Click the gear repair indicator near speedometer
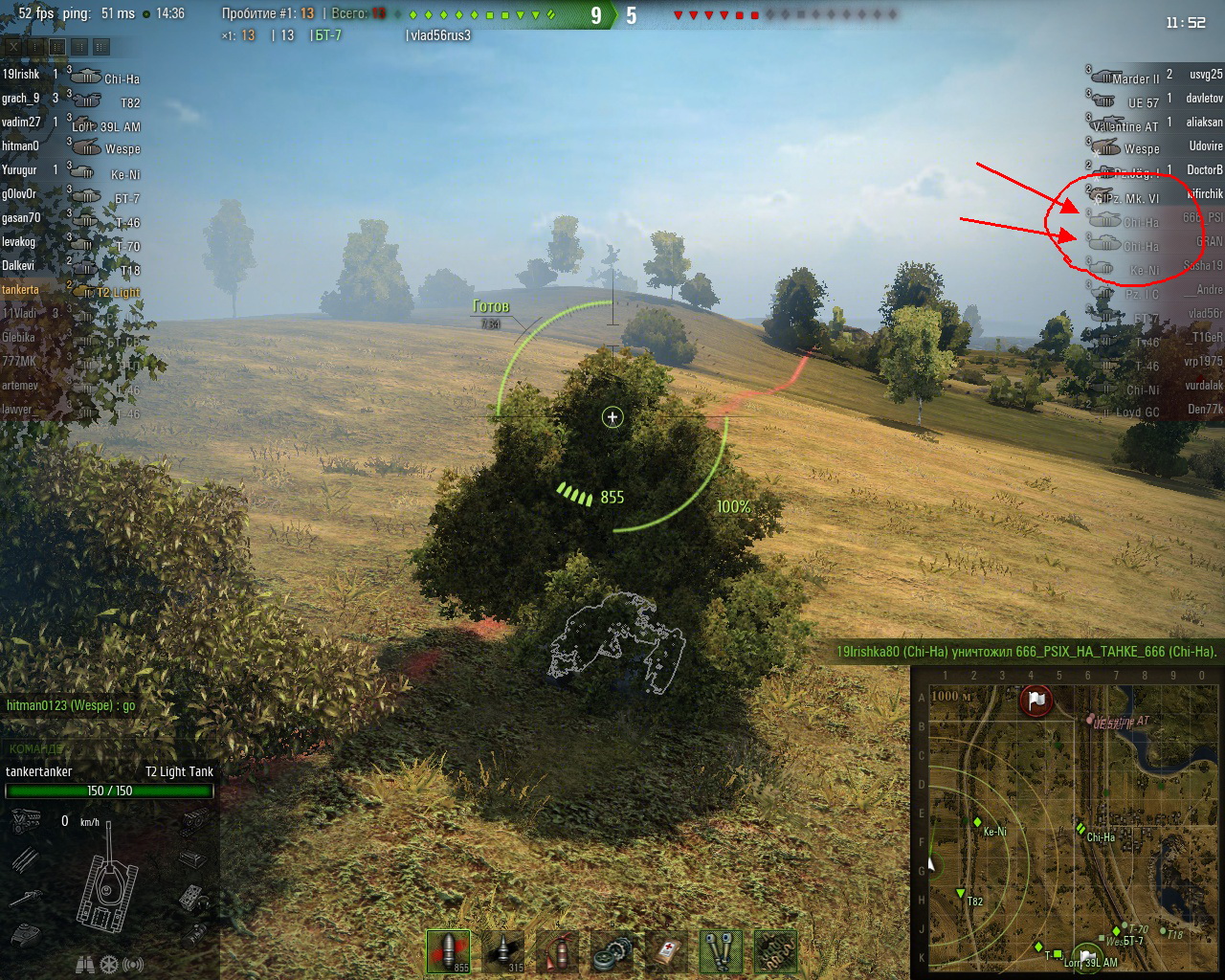This screenshot has height=980, width=1225. pyautogui.click(x=108, y=965)
